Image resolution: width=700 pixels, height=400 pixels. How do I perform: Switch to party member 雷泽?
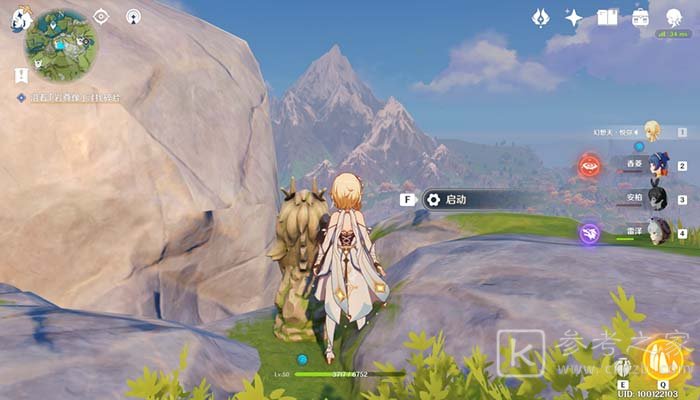(657, 232)
